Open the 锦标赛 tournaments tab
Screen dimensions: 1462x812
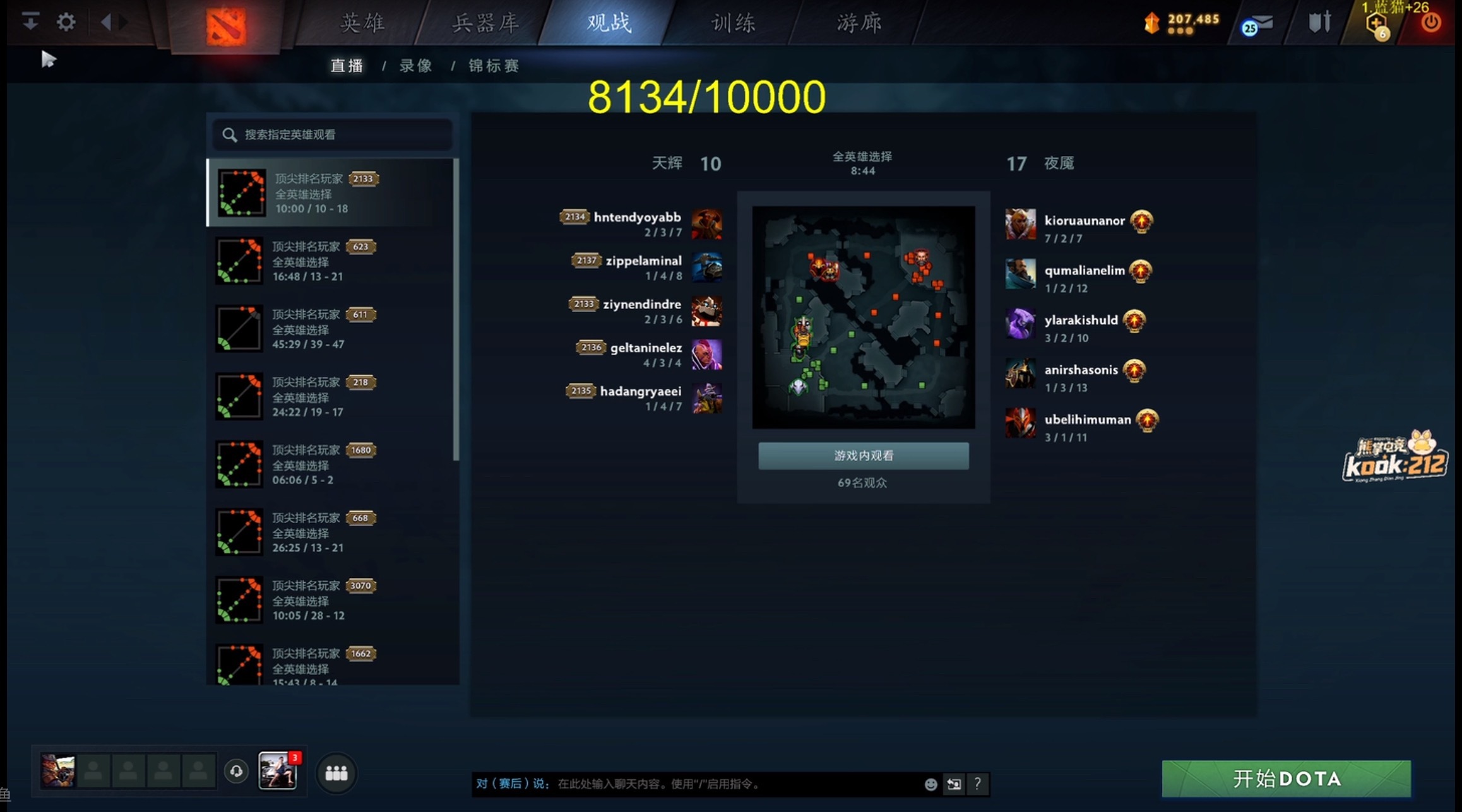494,66
